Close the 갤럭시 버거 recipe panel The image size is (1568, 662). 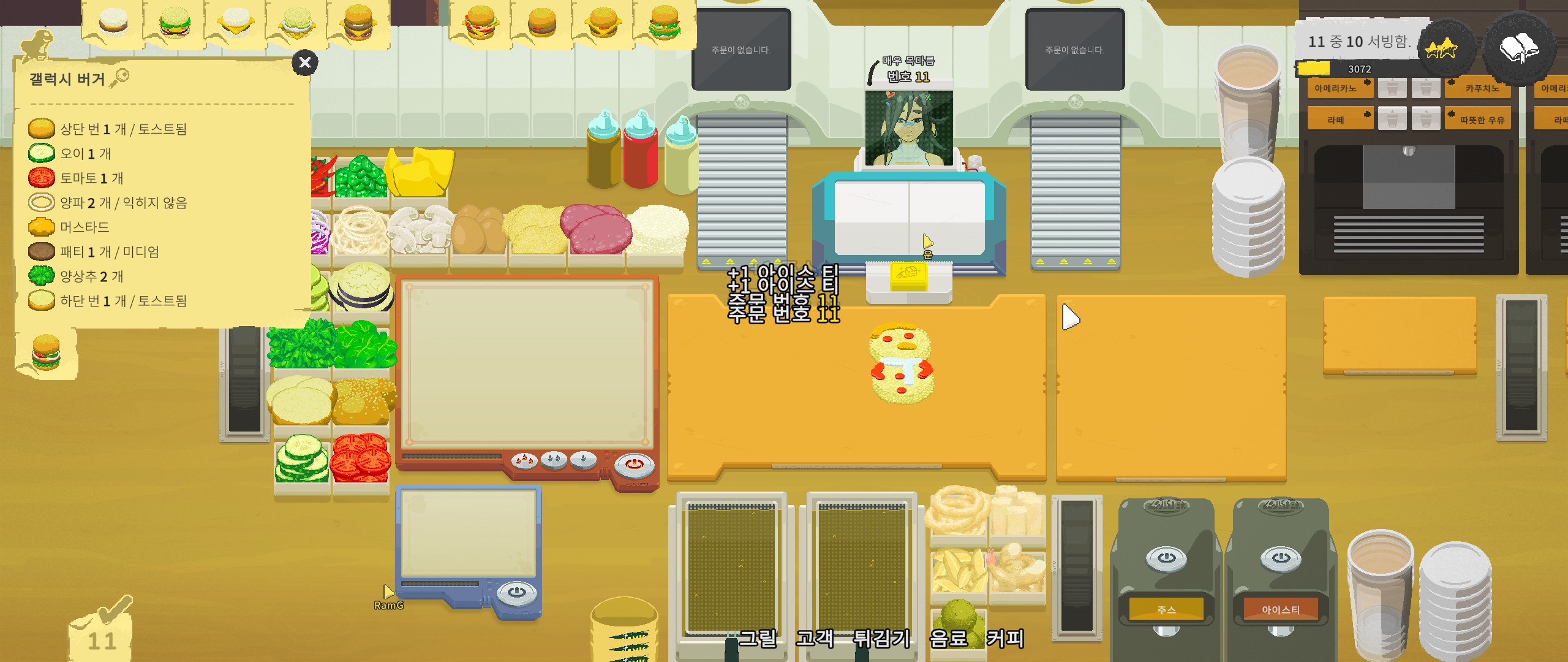[x=304, y=63]
